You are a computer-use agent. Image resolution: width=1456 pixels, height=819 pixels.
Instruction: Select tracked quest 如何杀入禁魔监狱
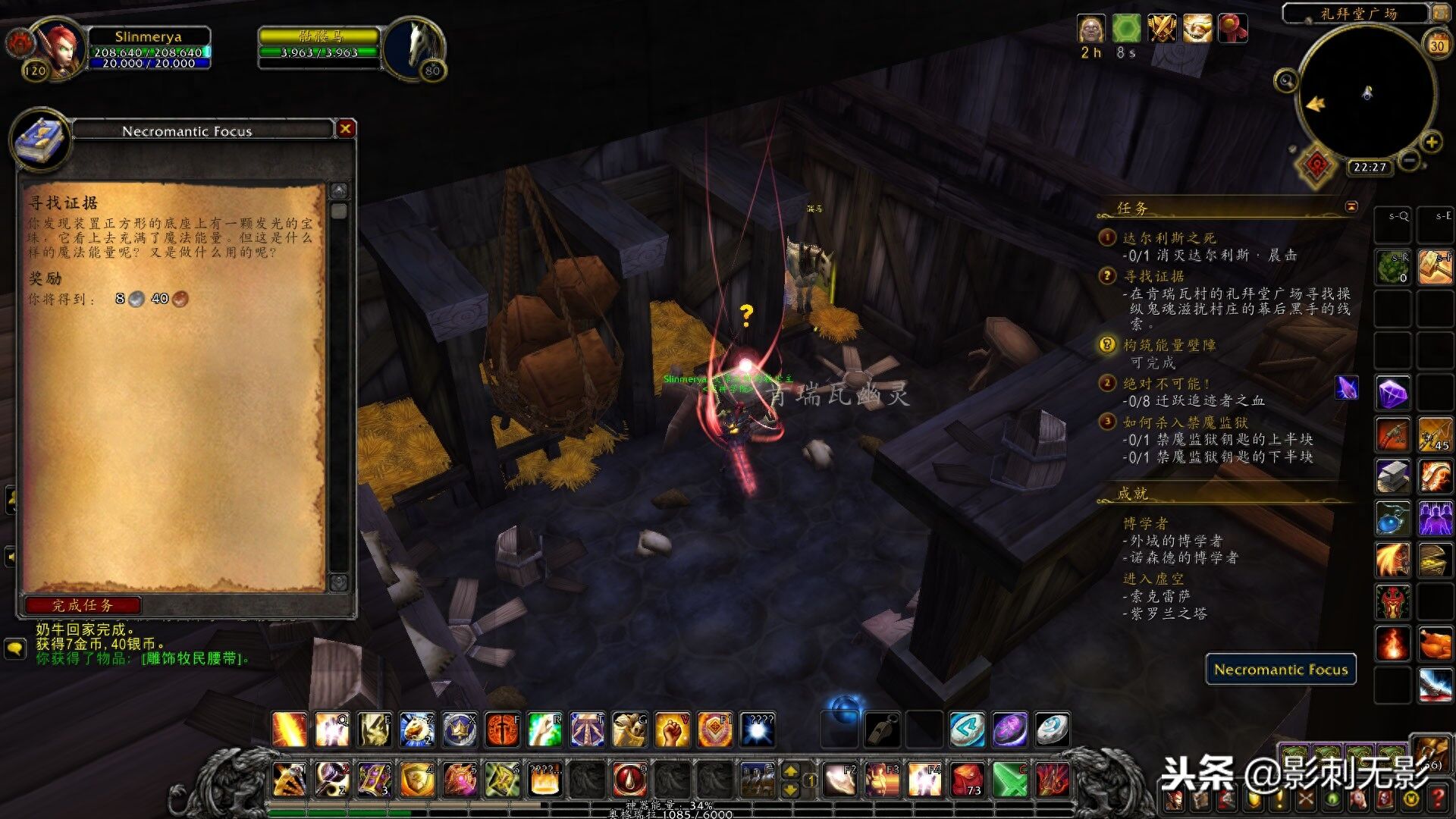pos(1185,422)
